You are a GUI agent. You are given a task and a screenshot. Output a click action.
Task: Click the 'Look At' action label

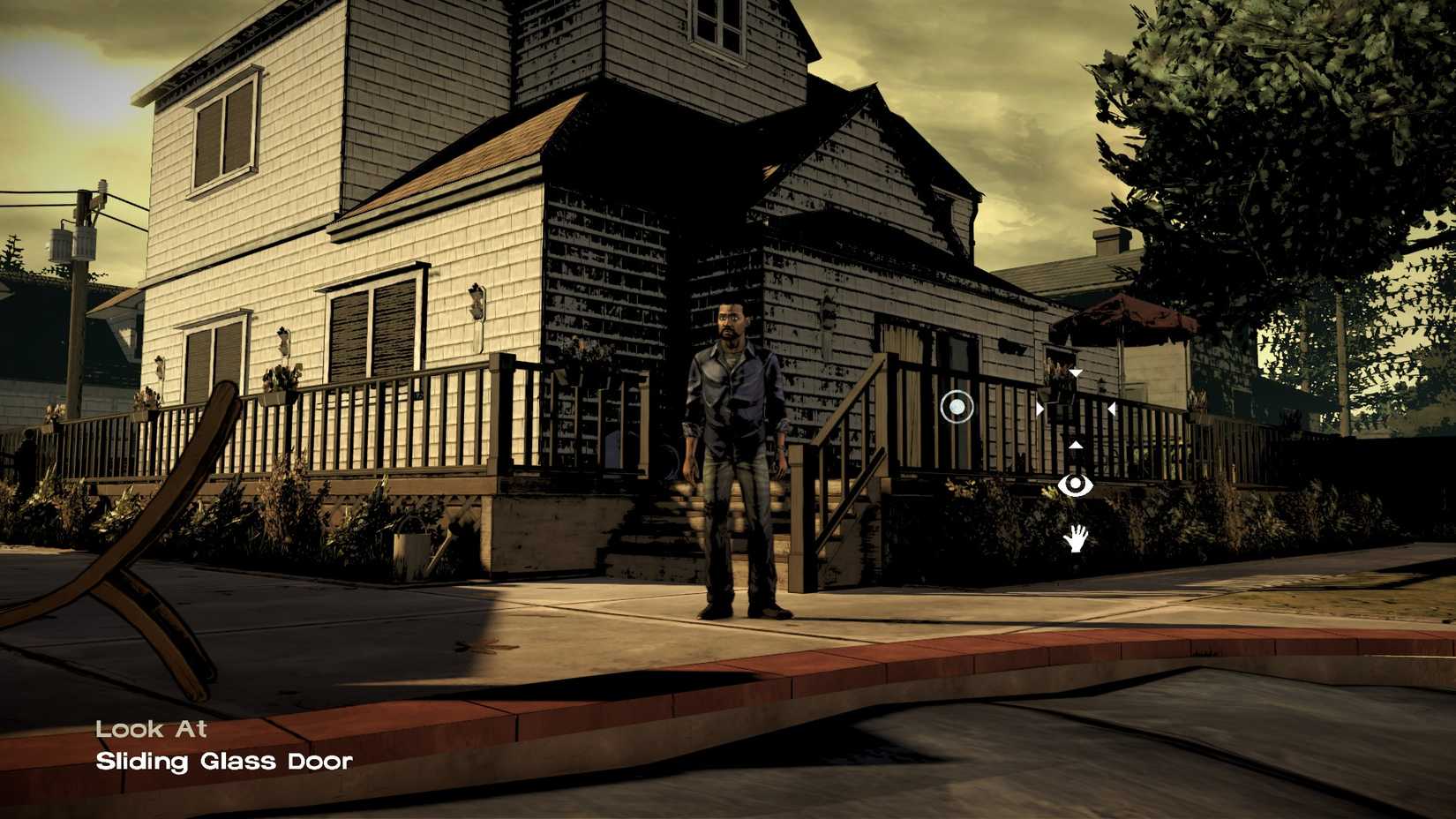152,729
